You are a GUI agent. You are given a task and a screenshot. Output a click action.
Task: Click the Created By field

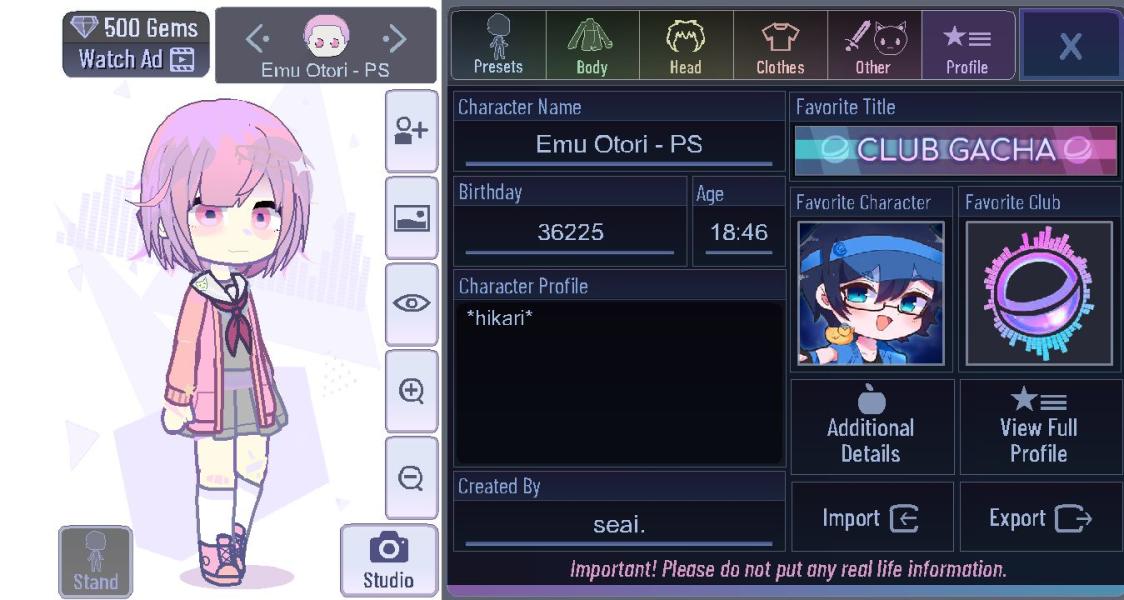point(619,525)
